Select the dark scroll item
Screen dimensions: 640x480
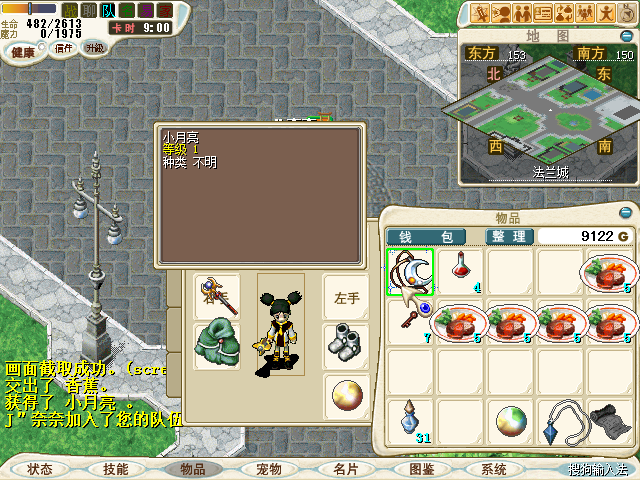pyautogui.click(x=607, y=420)
